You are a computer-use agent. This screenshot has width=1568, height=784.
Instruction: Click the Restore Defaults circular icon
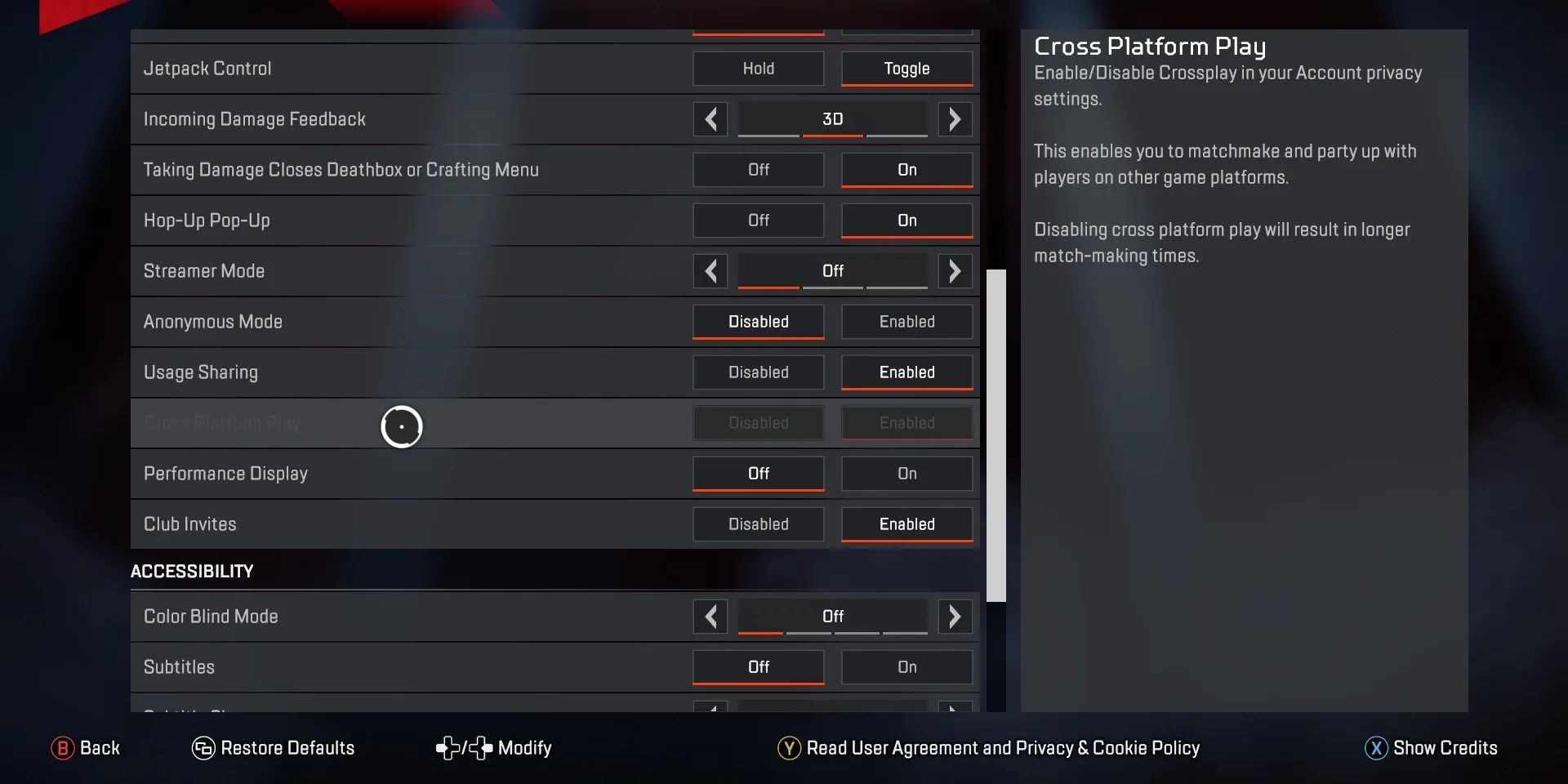203,747
